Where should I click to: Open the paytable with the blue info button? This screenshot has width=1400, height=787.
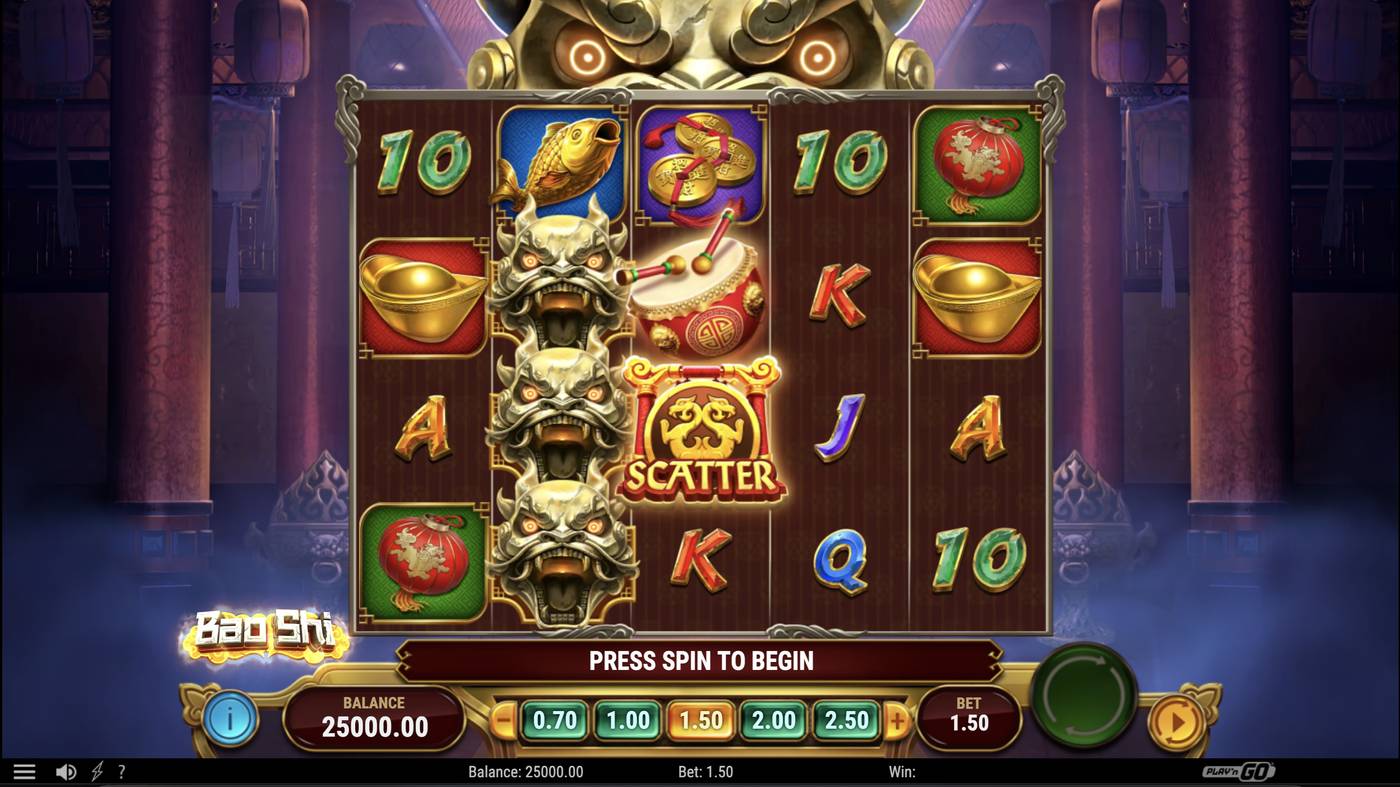(232, 717)
